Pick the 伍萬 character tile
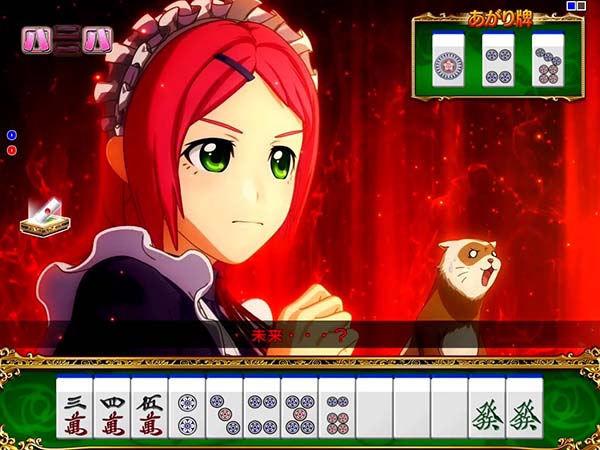 click(149, 409)
